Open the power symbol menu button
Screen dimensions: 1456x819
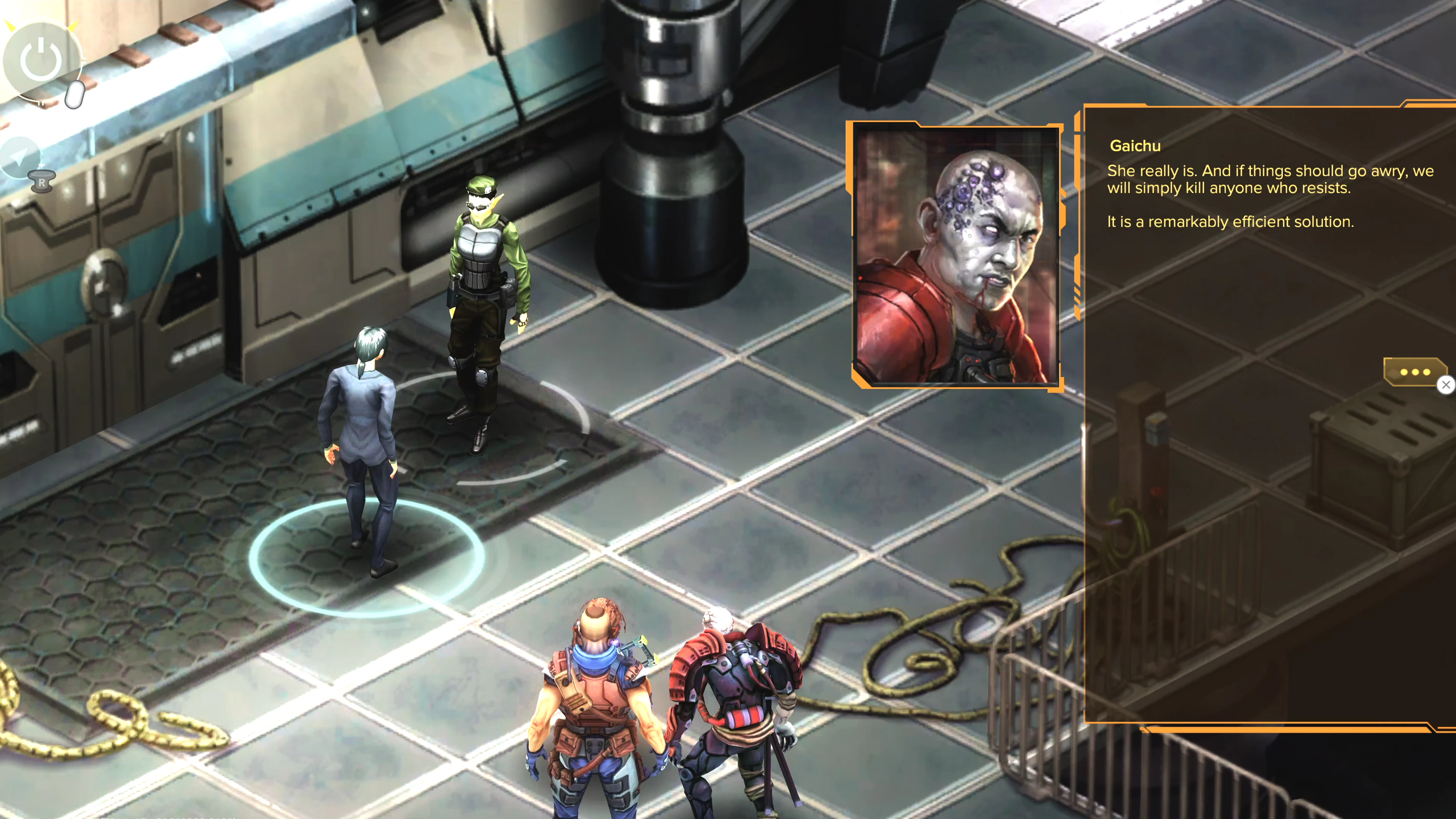tap(41, 60)
